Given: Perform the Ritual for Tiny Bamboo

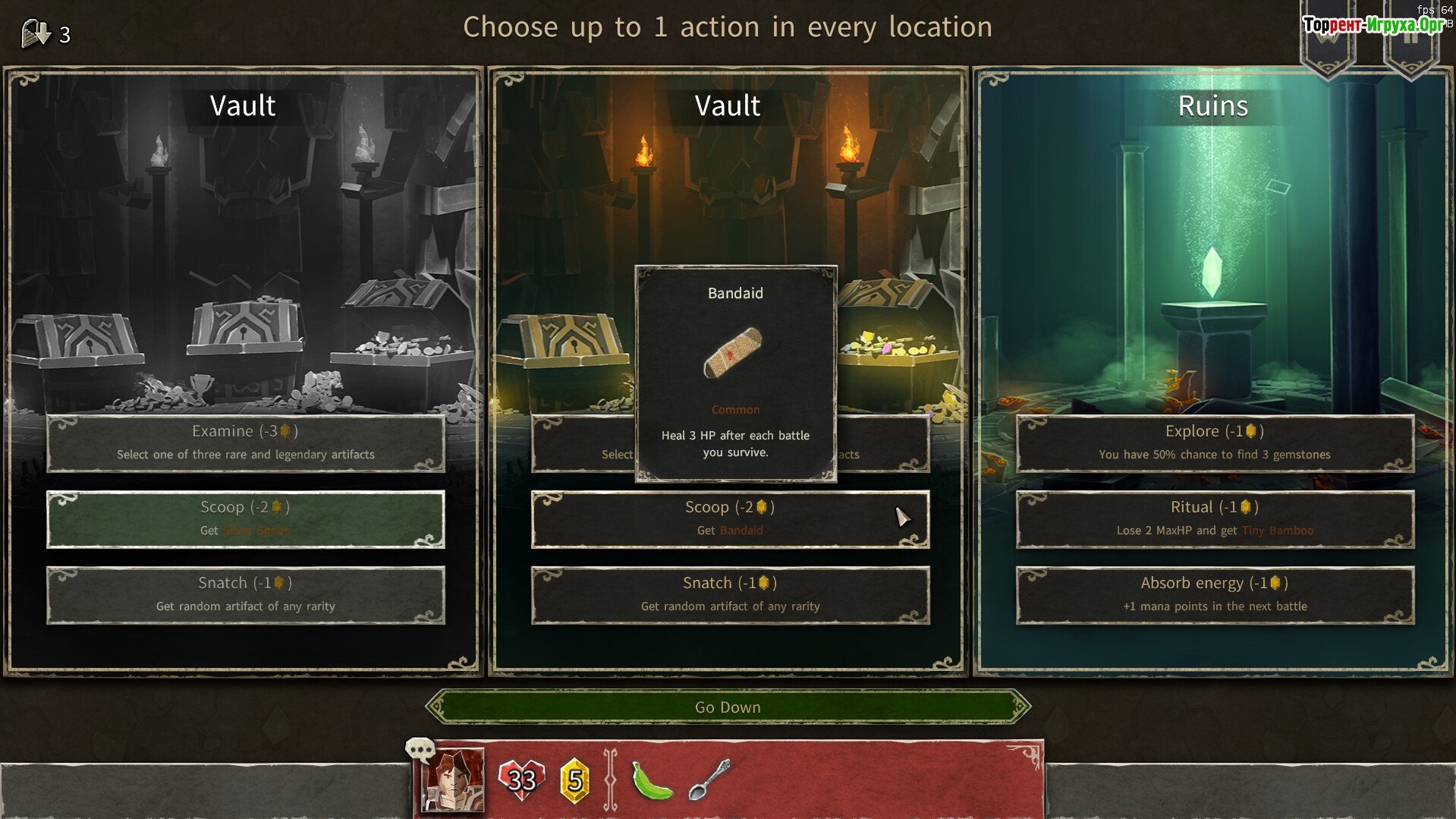Looking at the screenshot, I should click(x=1214, y=519).
